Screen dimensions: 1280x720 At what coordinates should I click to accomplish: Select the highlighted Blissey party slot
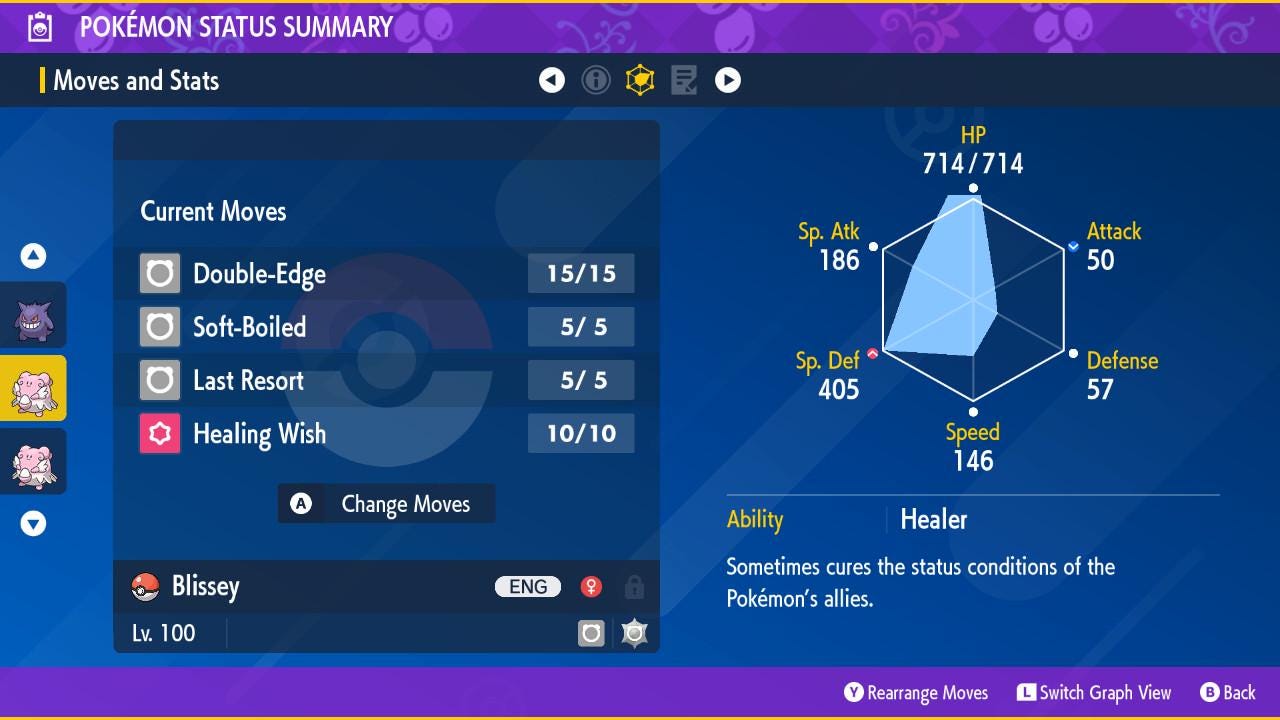coord(33,388)
